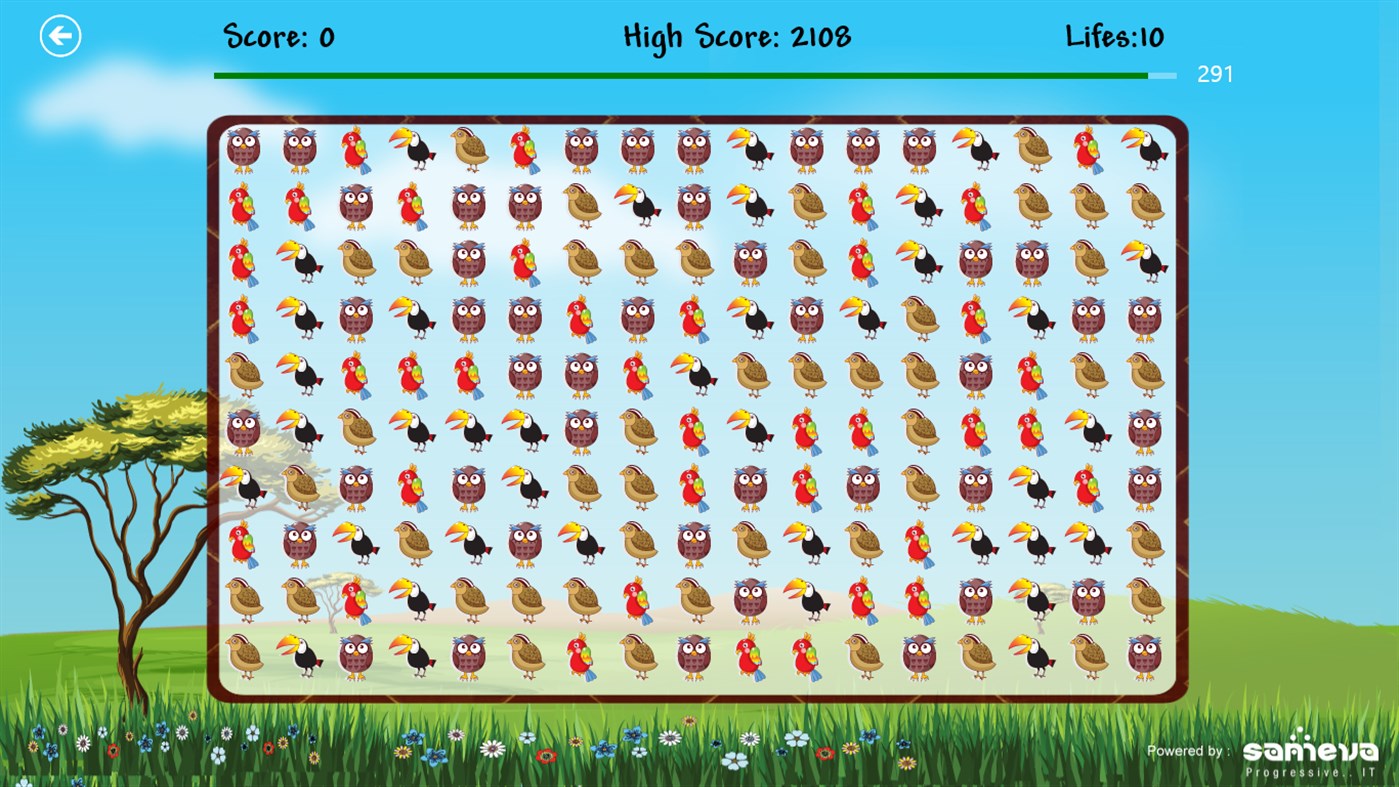Tap the countdown timer showing 291
The width and height of the screenshot is (1399, 787).
[x=1215, y=74]
